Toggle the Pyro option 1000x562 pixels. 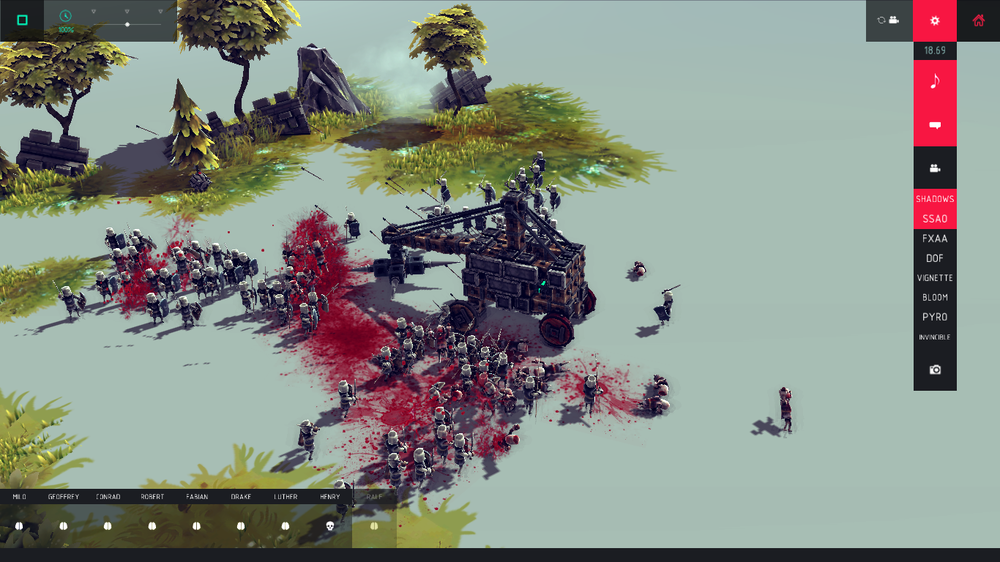tap(935, 317)
